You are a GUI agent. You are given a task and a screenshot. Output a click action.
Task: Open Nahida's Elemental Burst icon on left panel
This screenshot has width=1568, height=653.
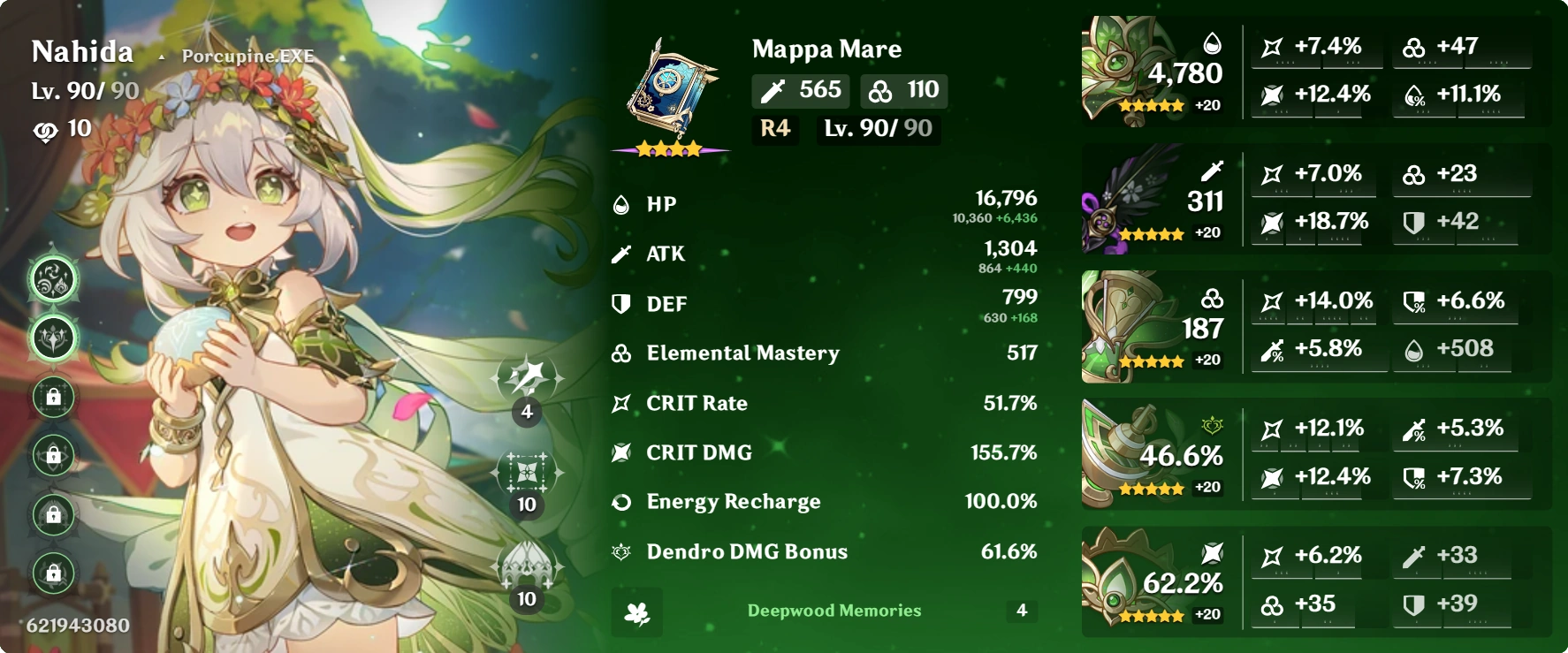click(x=52, y=340)
